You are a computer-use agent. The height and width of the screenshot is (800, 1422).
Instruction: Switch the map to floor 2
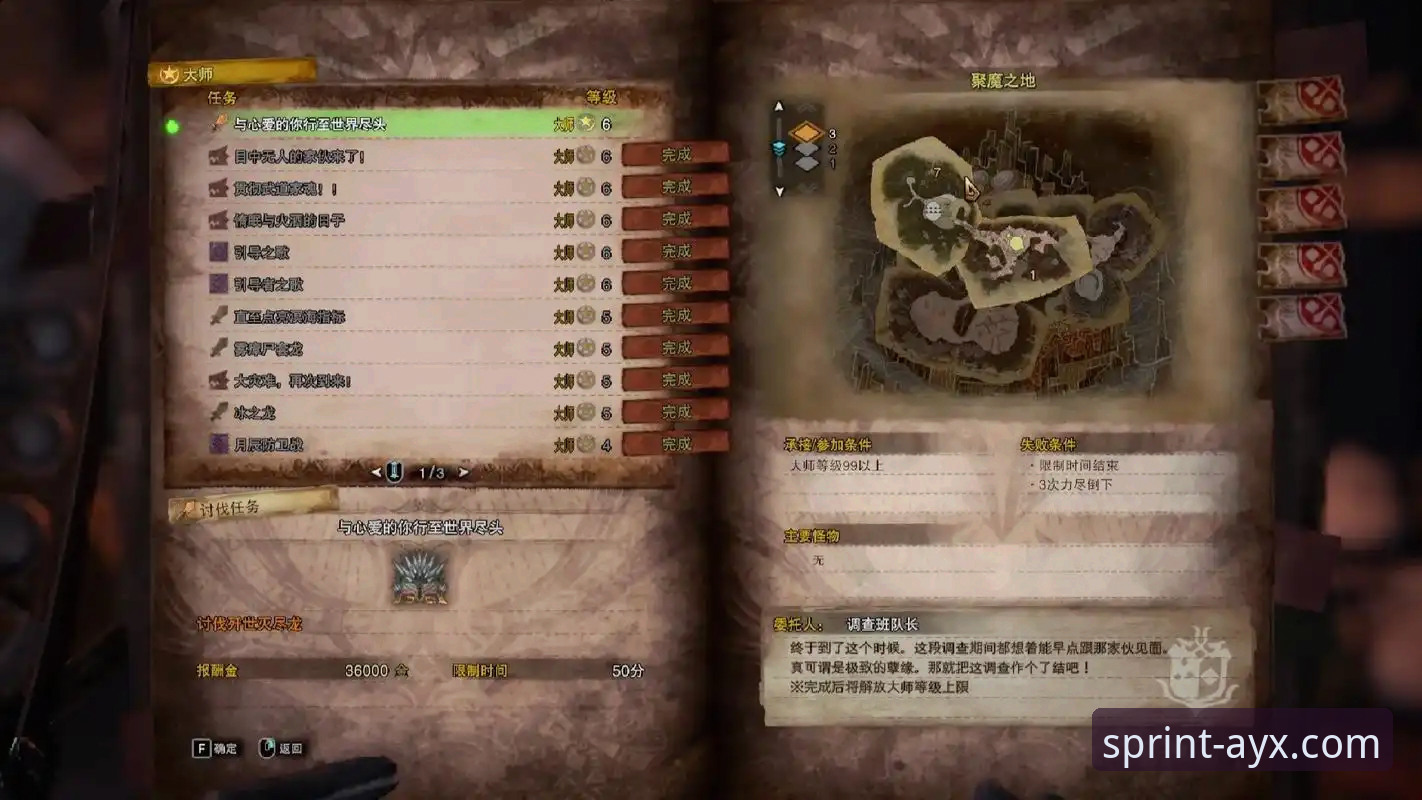[806, 149]
